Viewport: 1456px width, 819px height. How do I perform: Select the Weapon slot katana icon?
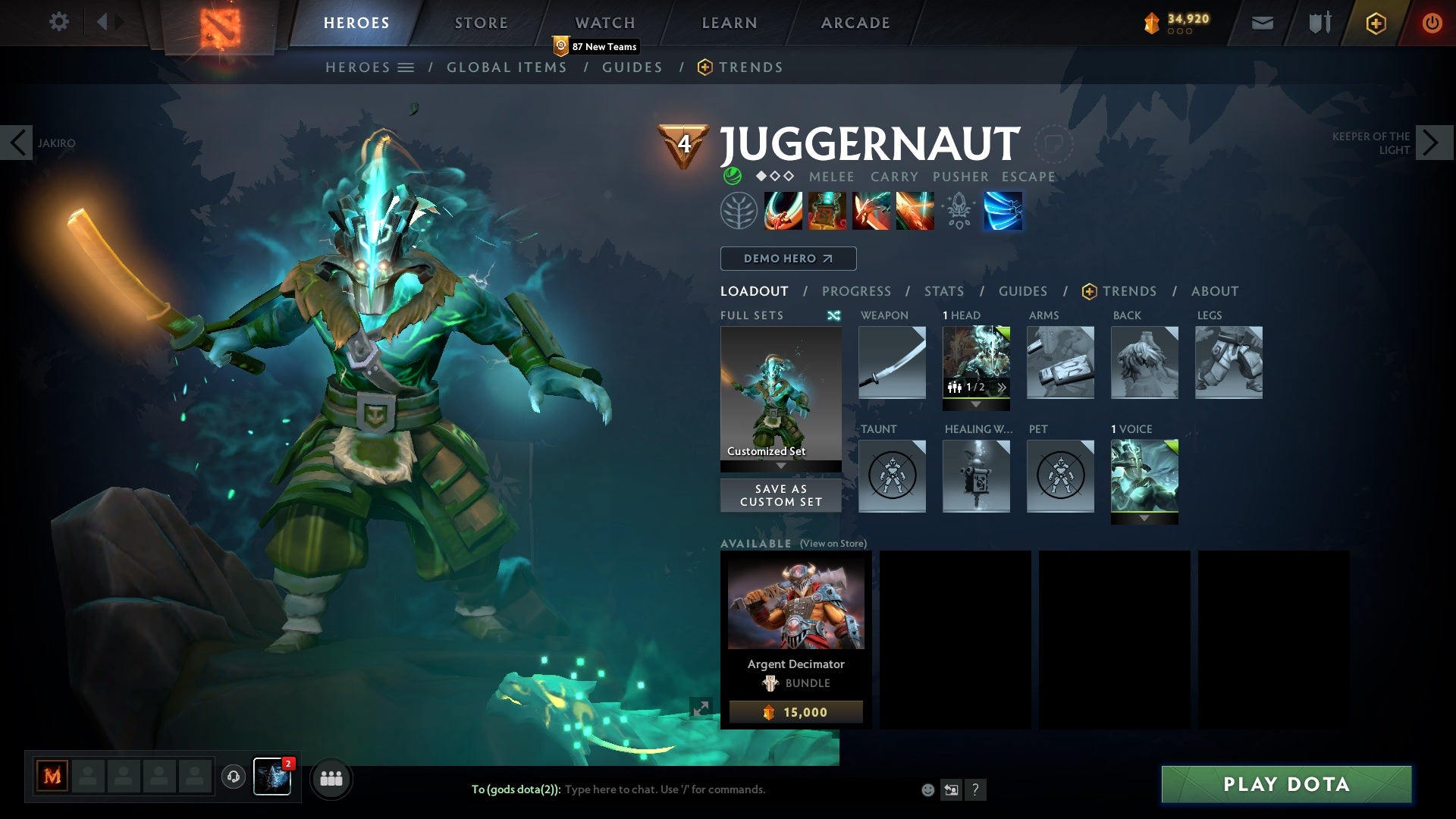point(891,362)
